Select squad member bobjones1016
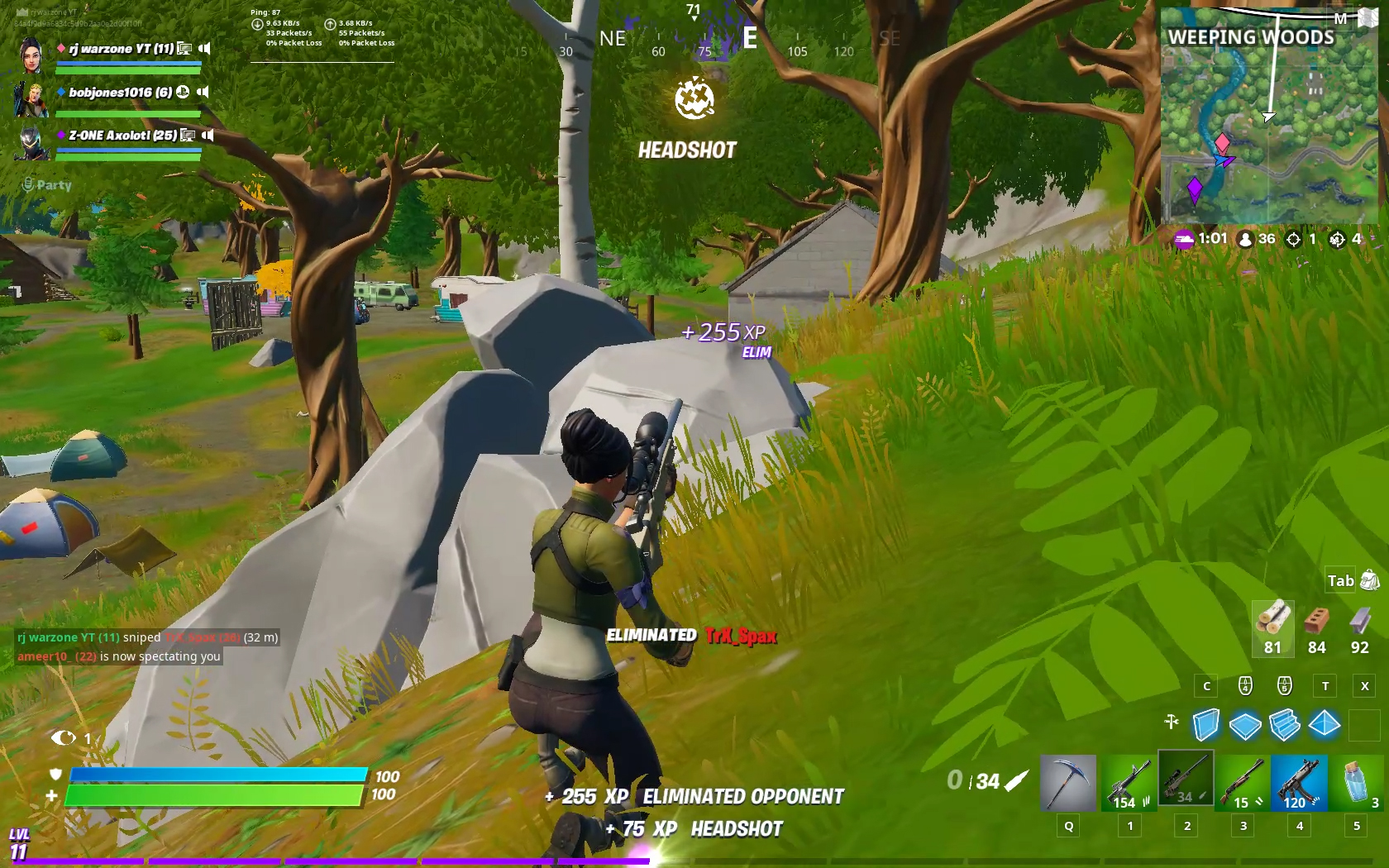The height and width of the screenshot is (868, 1389). coord(120,93)
